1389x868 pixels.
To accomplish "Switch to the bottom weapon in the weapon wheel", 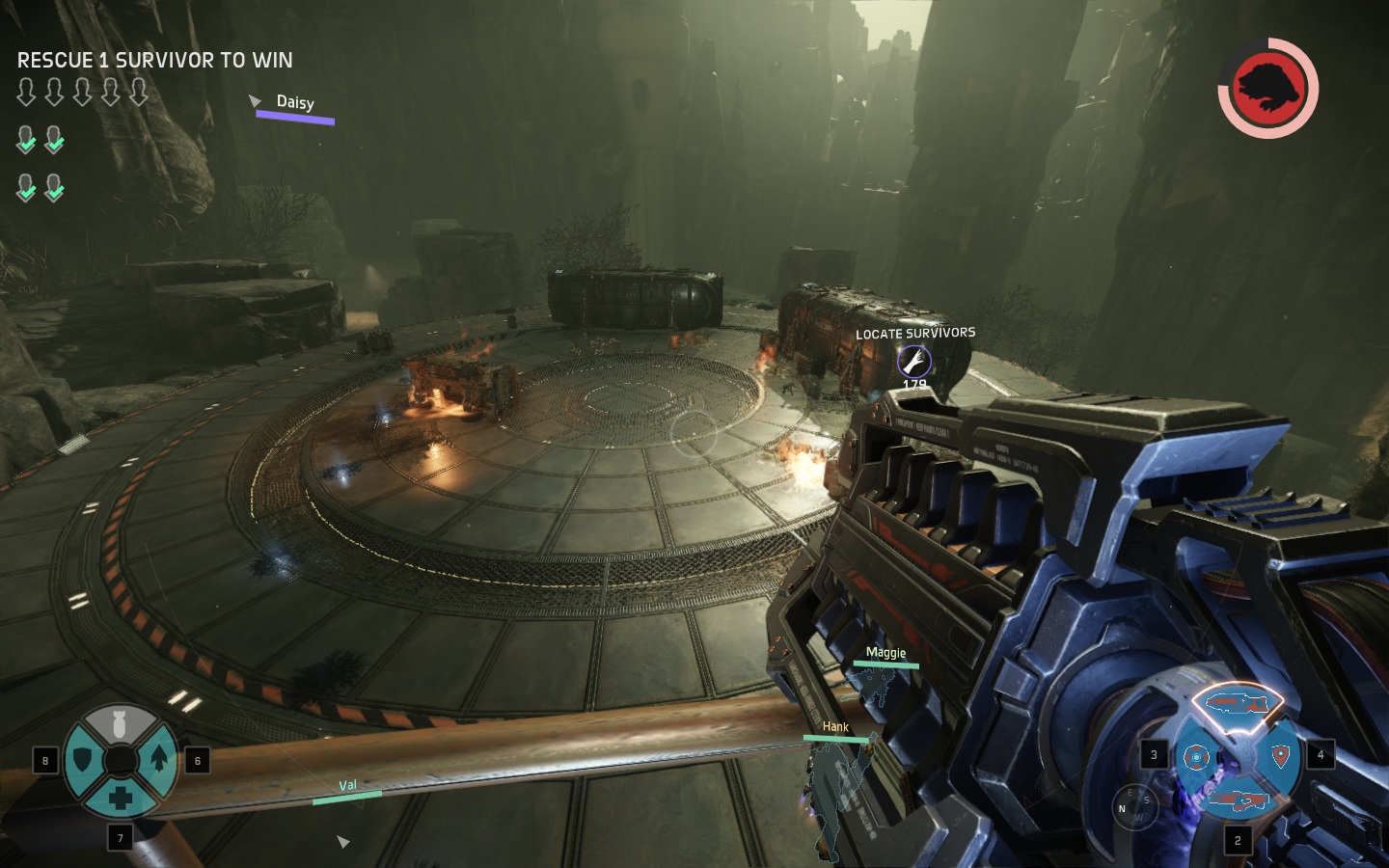I will click(x=1239, y=799).
